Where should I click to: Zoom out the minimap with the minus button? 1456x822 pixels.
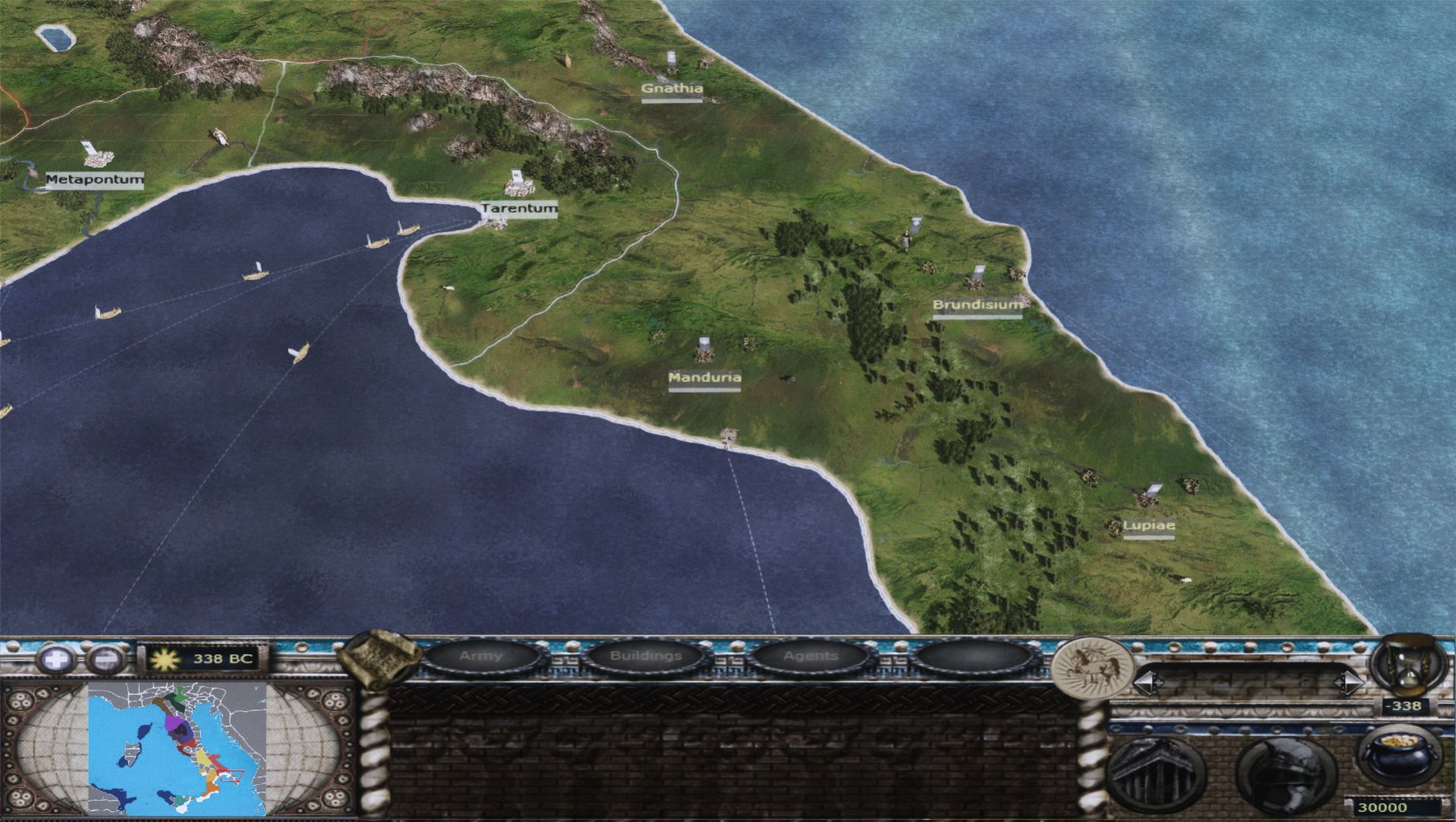click(102, 659)
